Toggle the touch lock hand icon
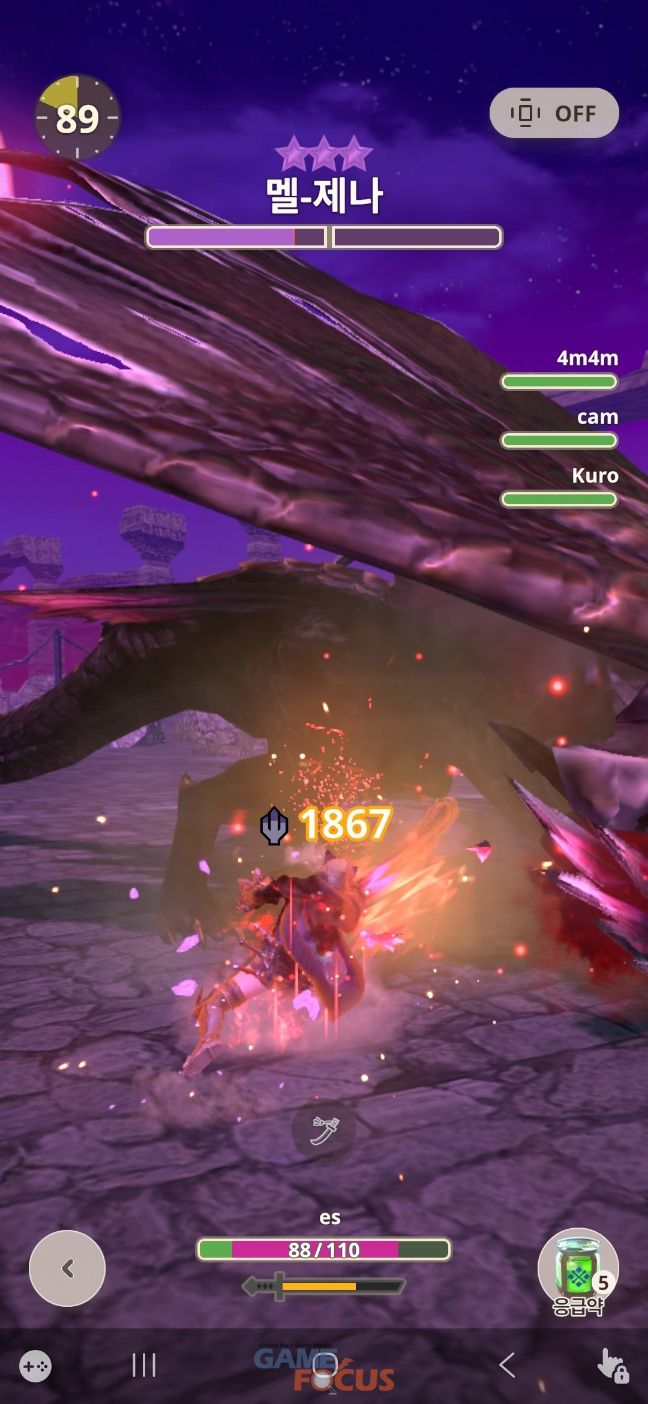648x1404 pixels. click(612, 1365)
